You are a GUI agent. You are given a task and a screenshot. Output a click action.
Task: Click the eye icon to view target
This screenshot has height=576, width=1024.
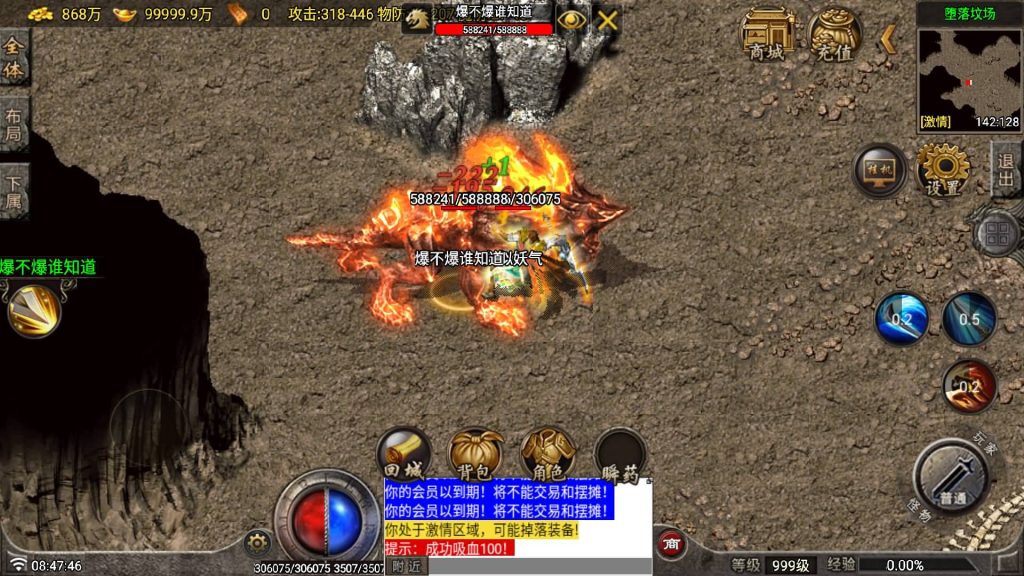[x=571, y=19]
